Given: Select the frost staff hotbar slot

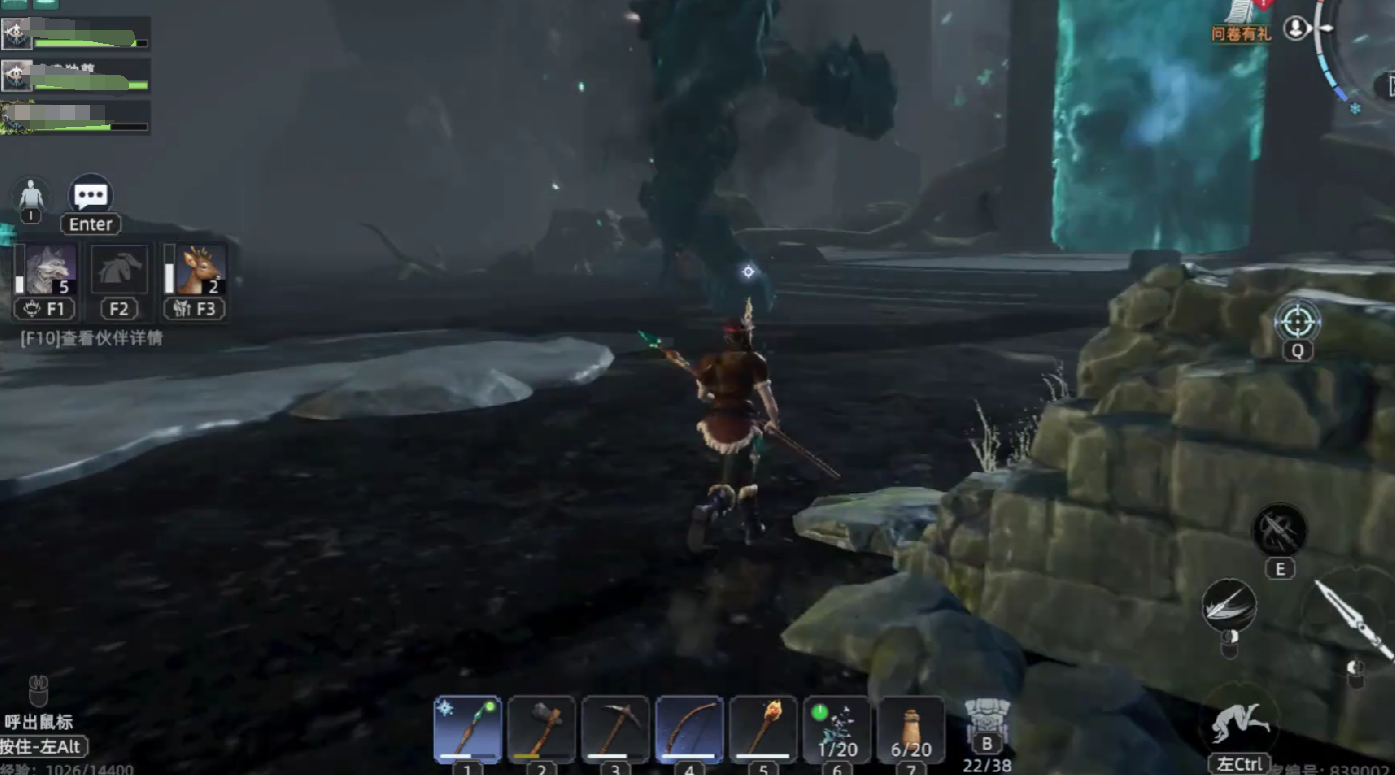Looking at the screenshot, I should pos(467,729).
